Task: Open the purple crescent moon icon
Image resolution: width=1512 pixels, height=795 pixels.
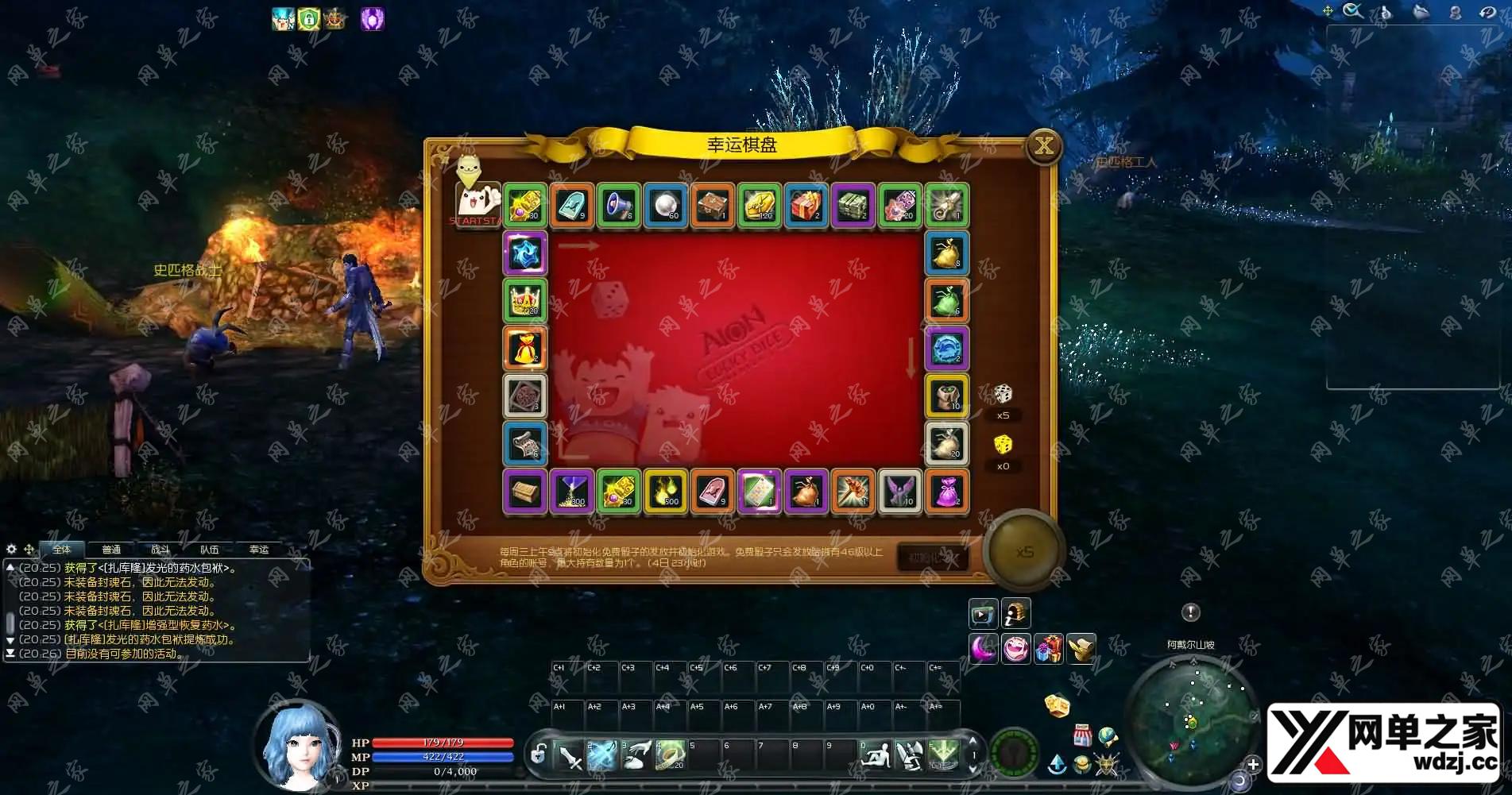Action: [984, 649]
